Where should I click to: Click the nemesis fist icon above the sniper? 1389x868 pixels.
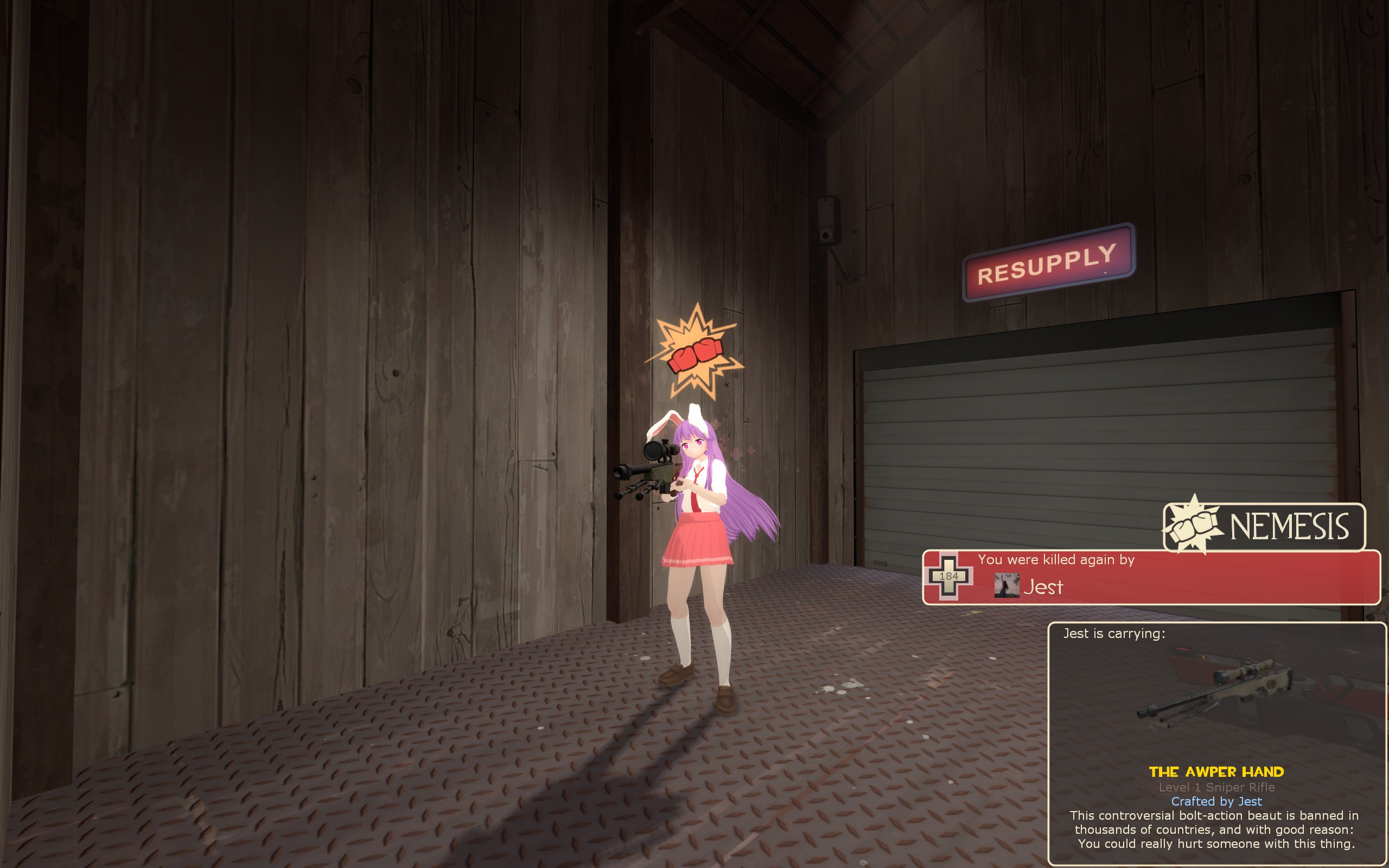click(695, 353)
